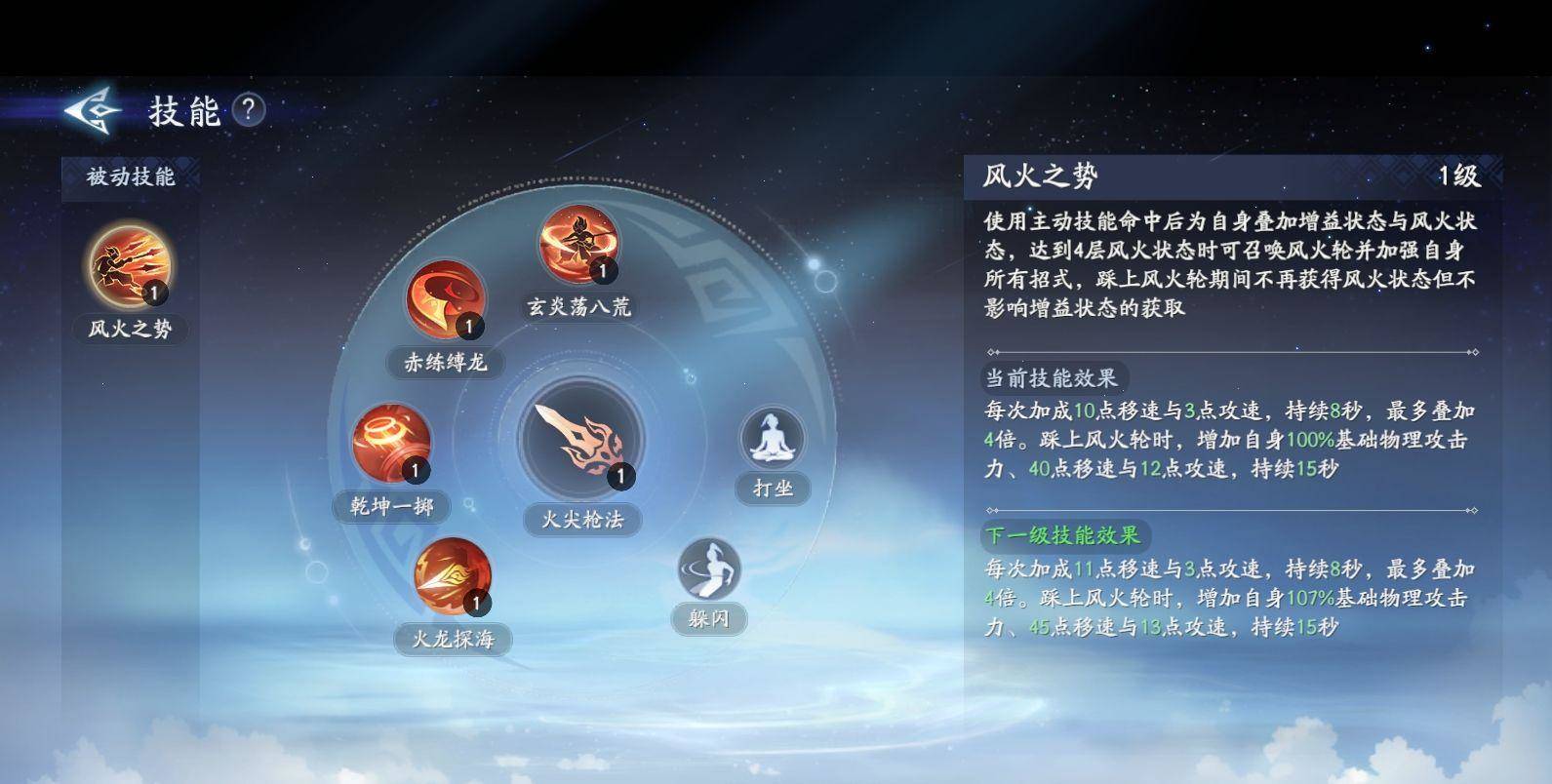Open help via the question mark icon

[251, 112]
